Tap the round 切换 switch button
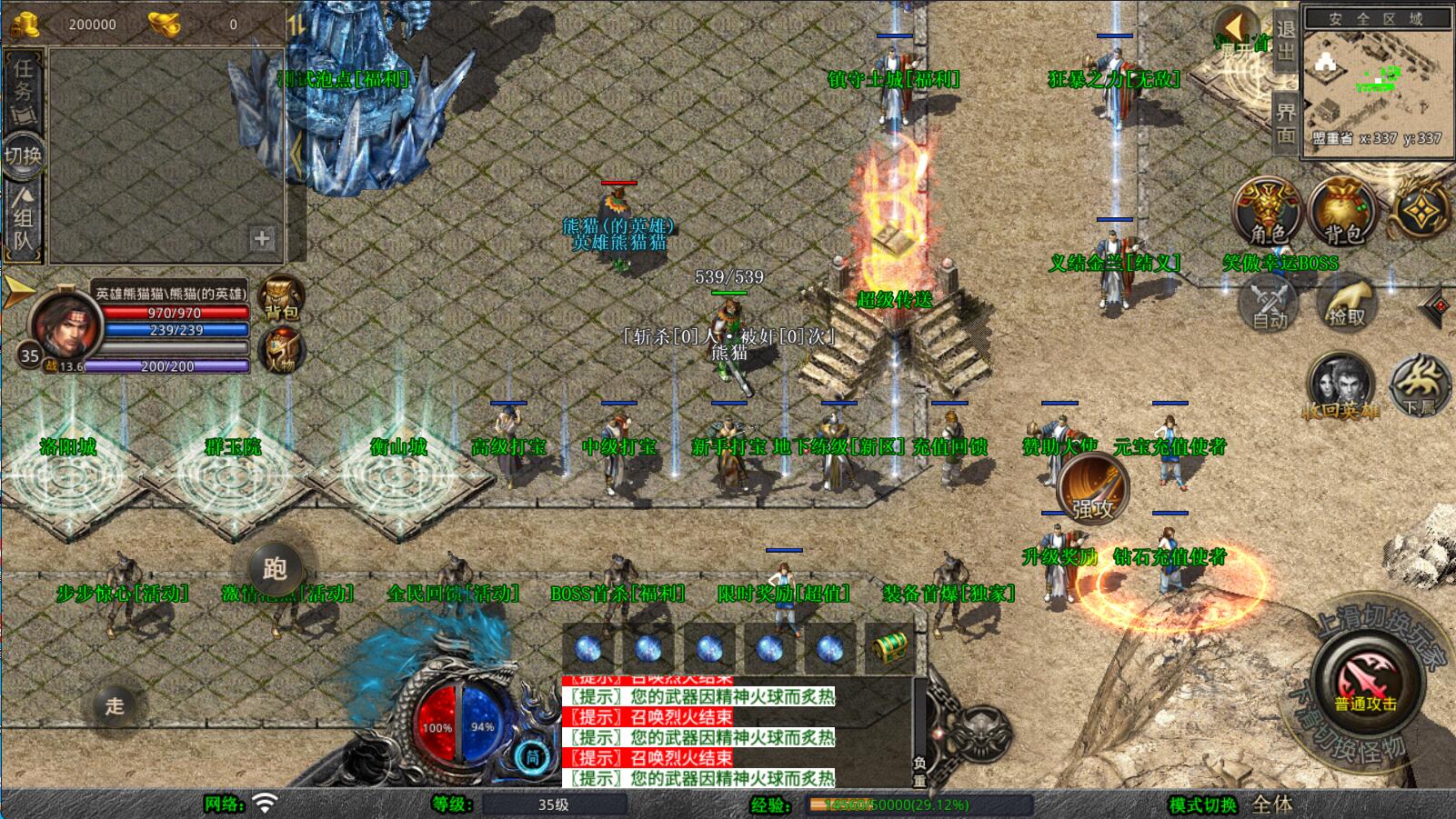Viewport: 1456px width, 819px height. pos(24,155)
